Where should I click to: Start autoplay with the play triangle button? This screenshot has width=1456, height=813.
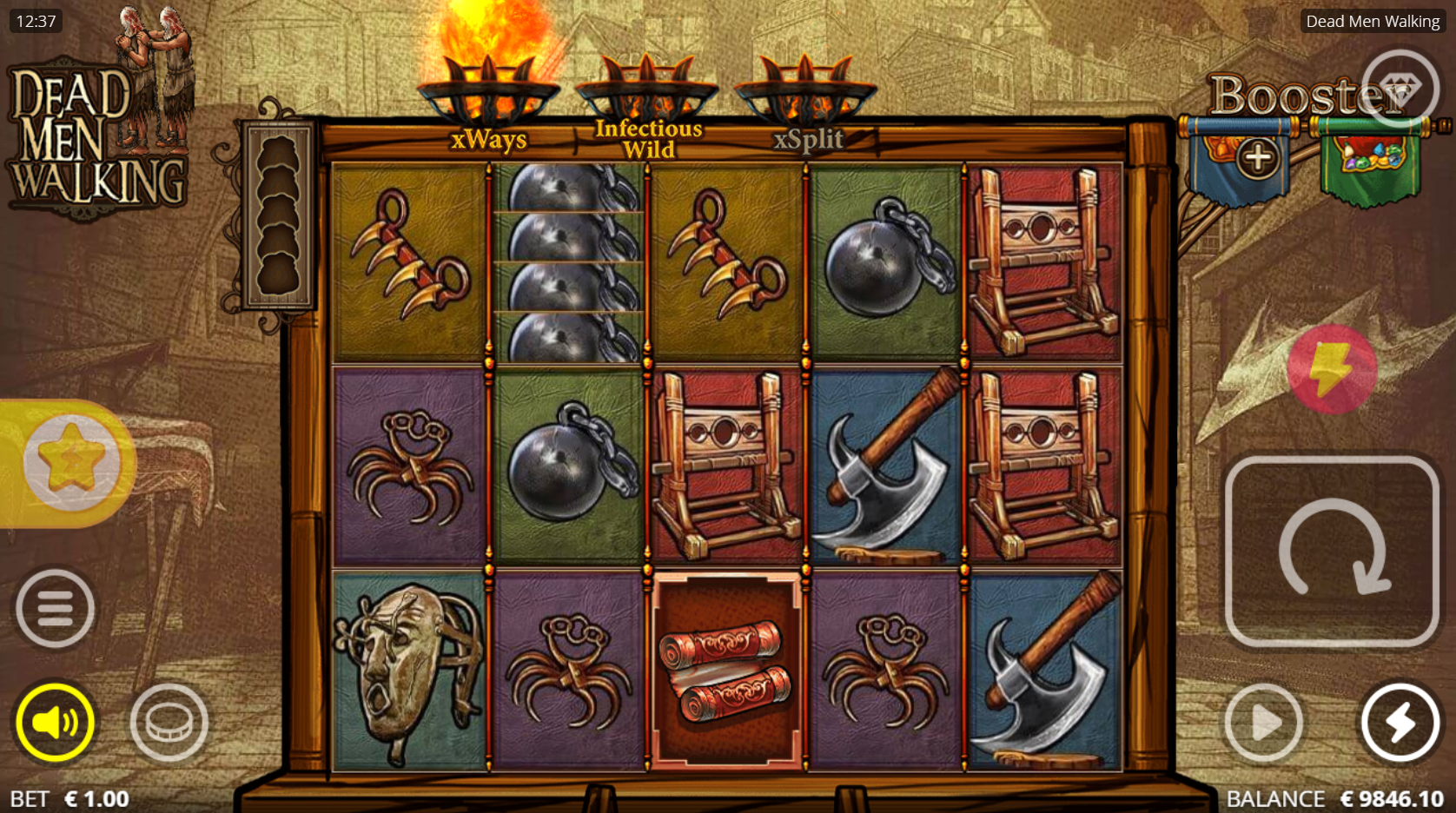click(x=1263, y=722)
